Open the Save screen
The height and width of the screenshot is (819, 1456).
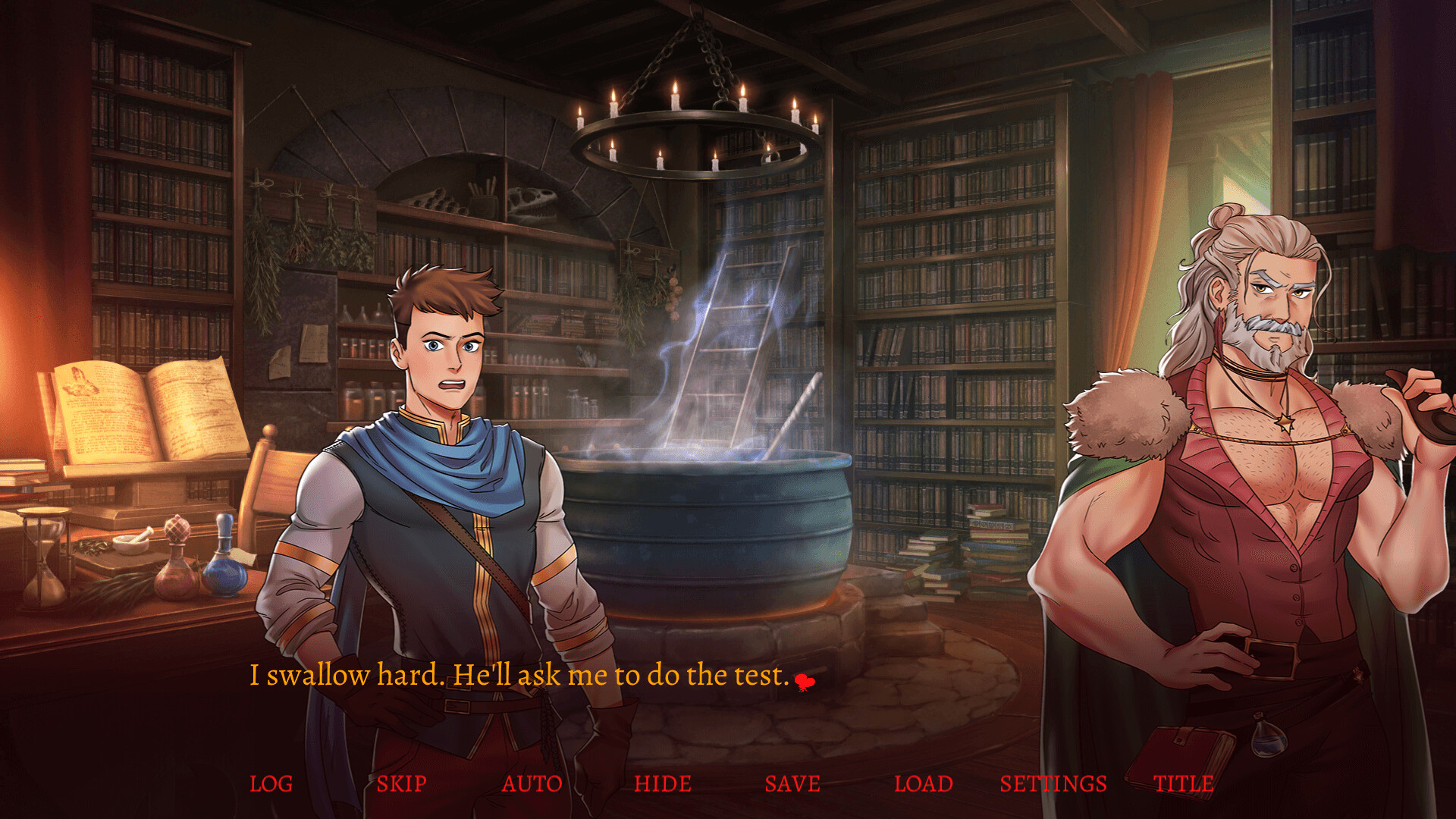point(792,784)
